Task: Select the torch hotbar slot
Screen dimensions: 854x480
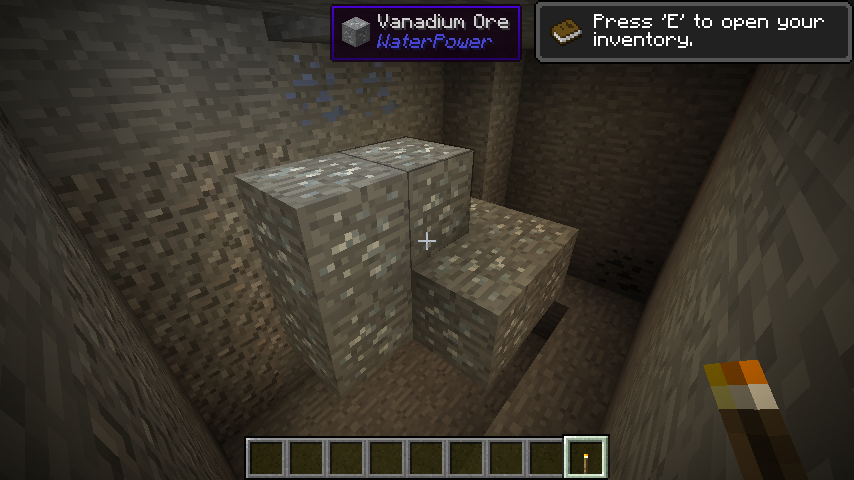Action: pyautogui.click(x=586, y=458)
